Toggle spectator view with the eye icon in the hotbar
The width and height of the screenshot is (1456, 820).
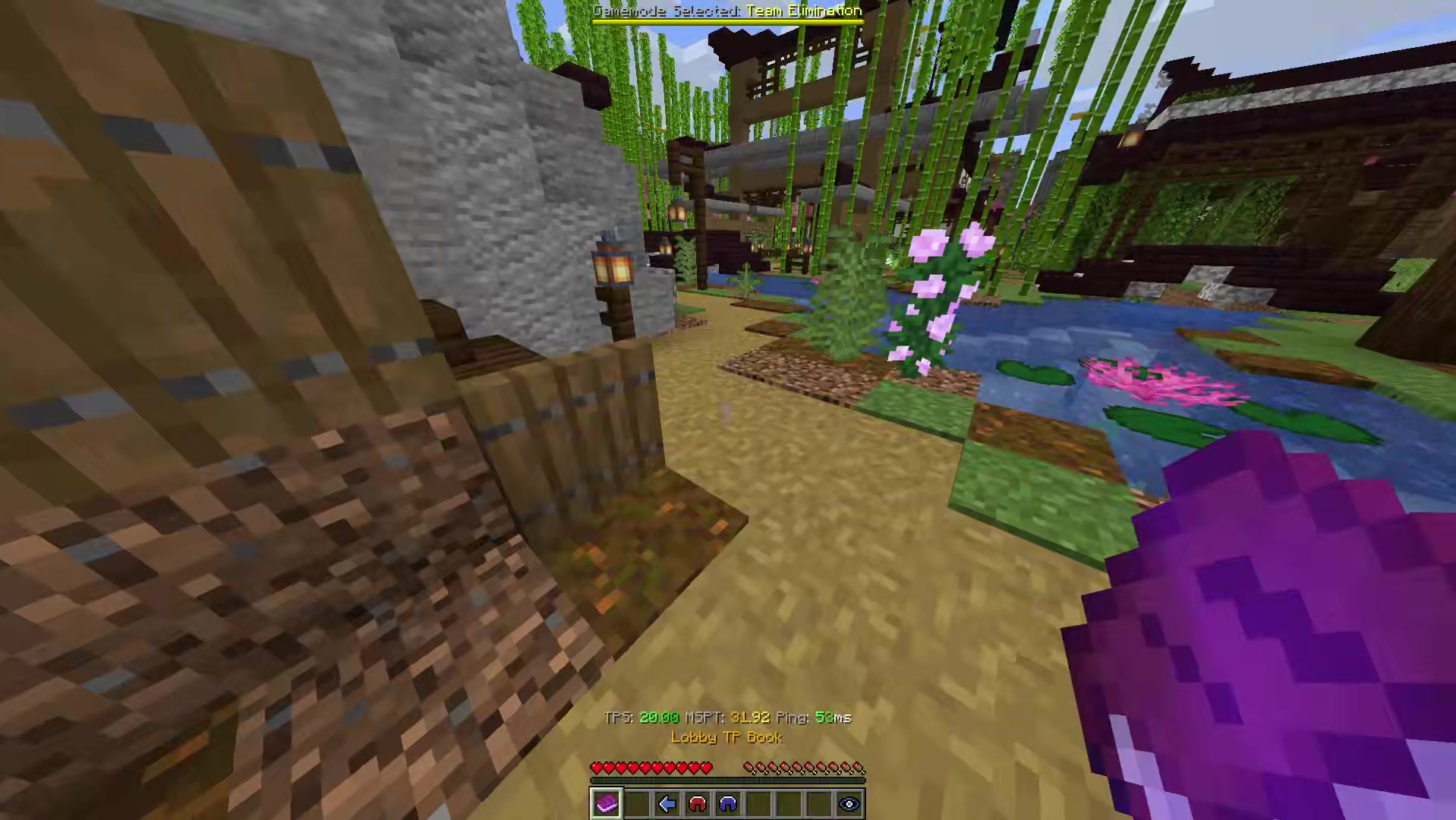[849, 804]
